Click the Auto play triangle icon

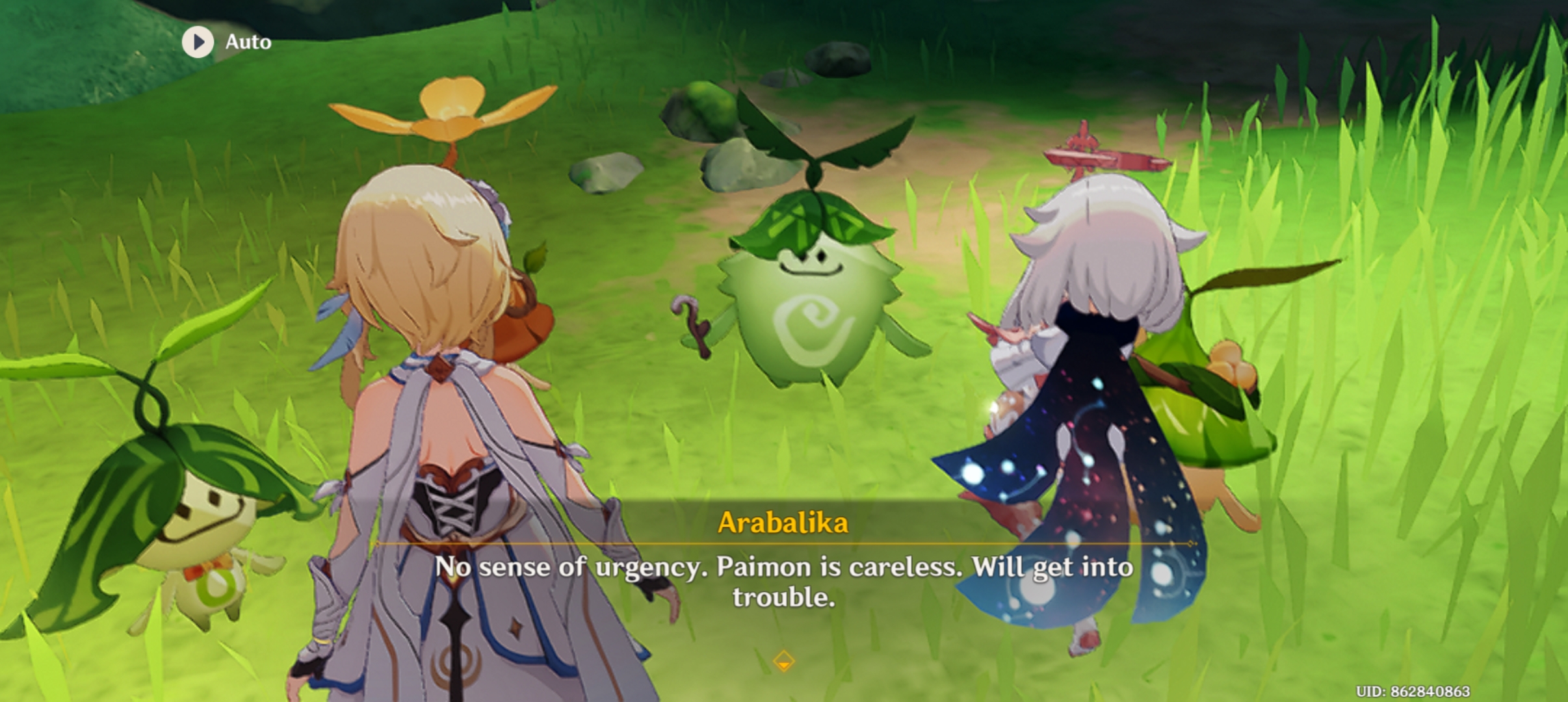click(x=198, y=42)
